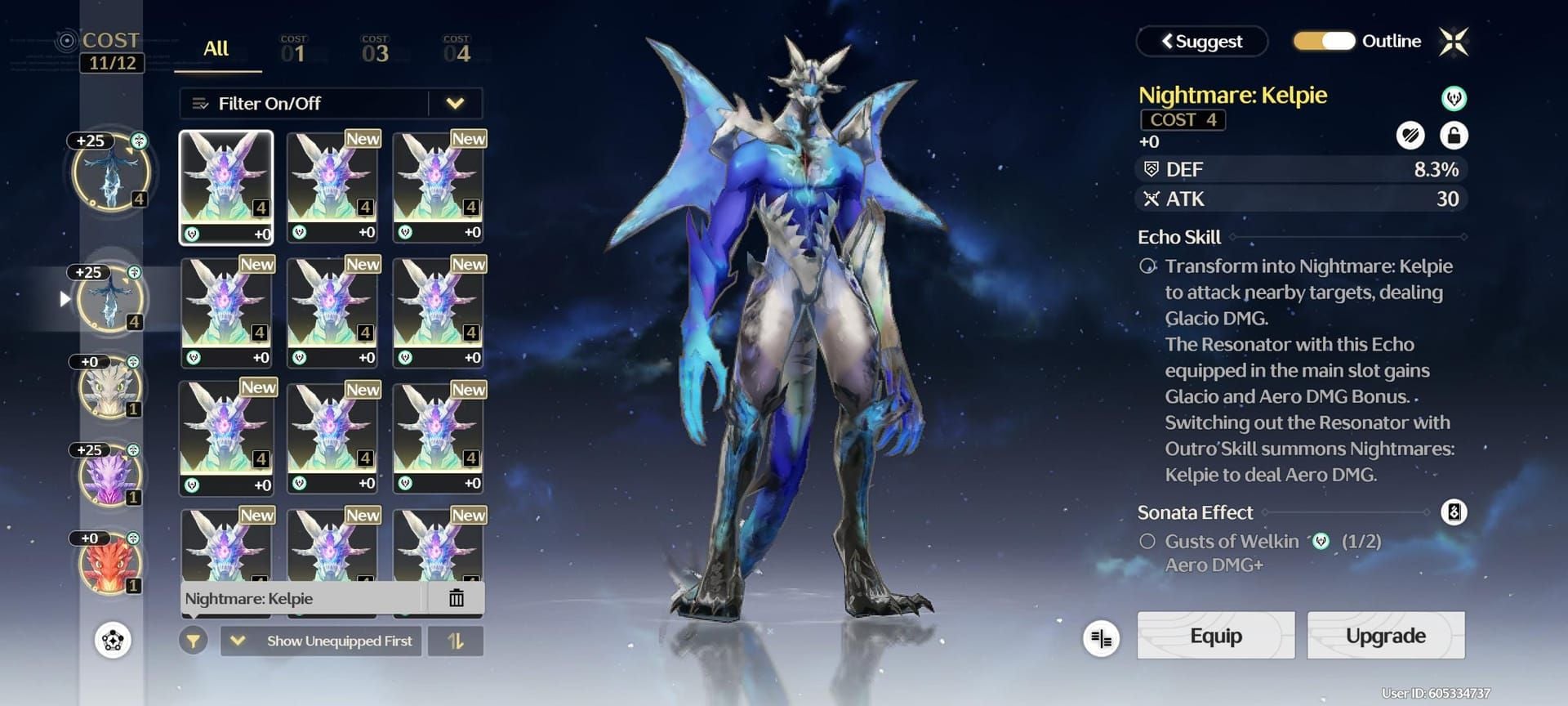
Task: Show only Cost 01 echoes
Action: tap(293, 51)
